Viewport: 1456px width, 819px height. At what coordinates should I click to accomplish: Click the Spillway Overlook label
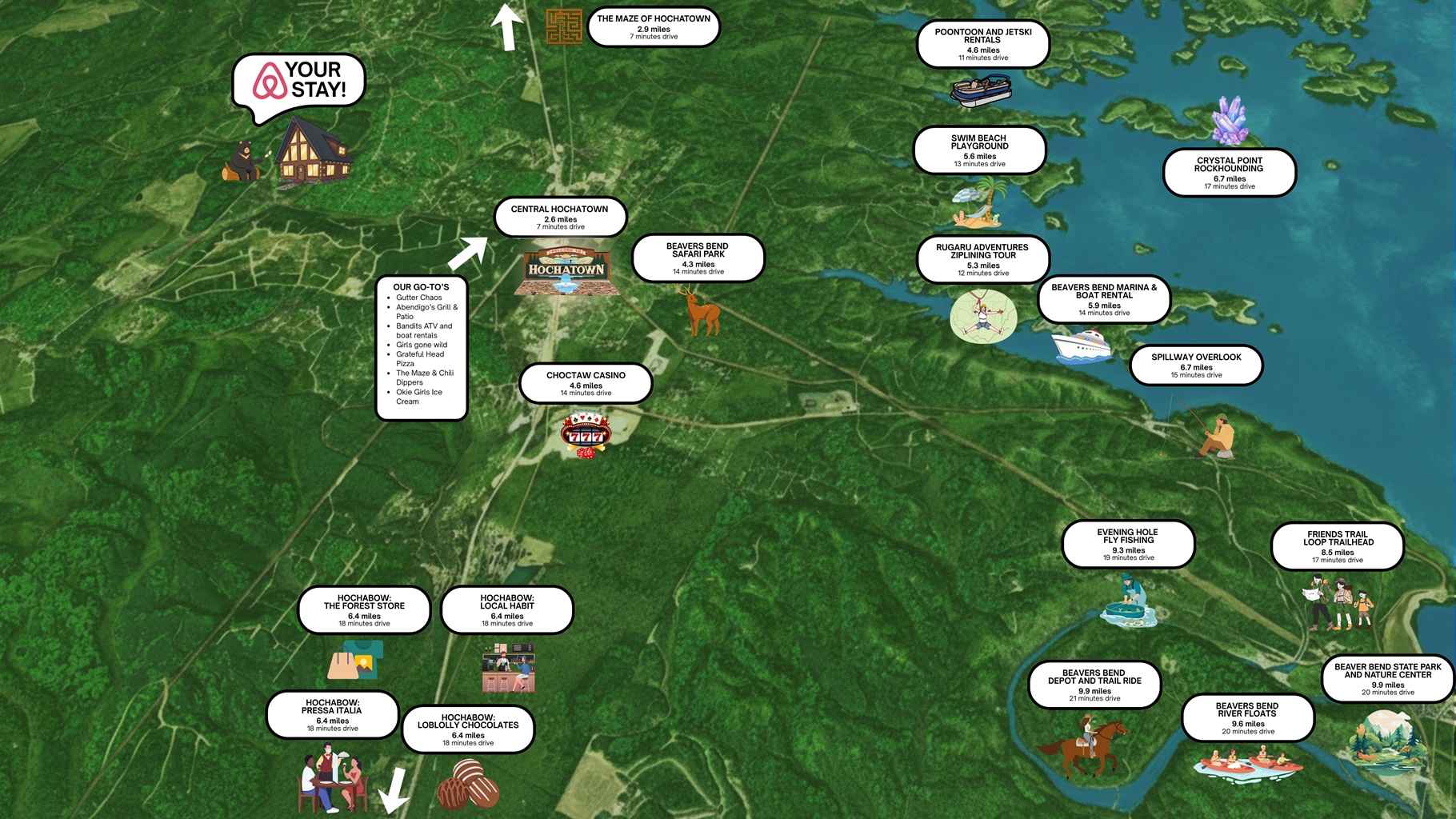point(1196,366)
